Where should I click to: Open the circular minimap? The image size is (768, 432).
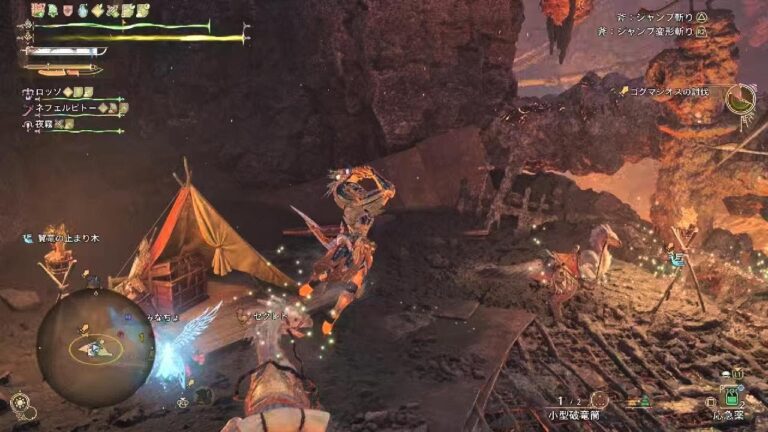click(96, 347)
